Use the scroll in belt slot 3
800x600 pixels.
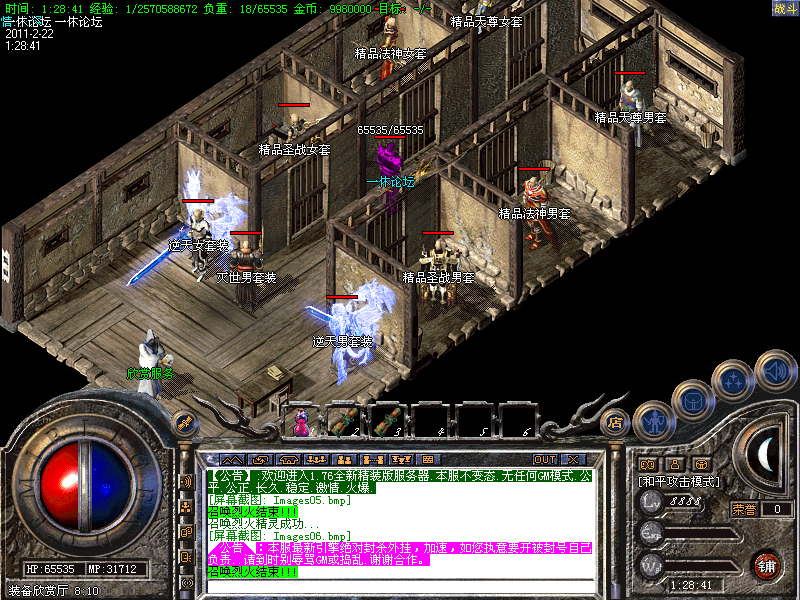386,421
